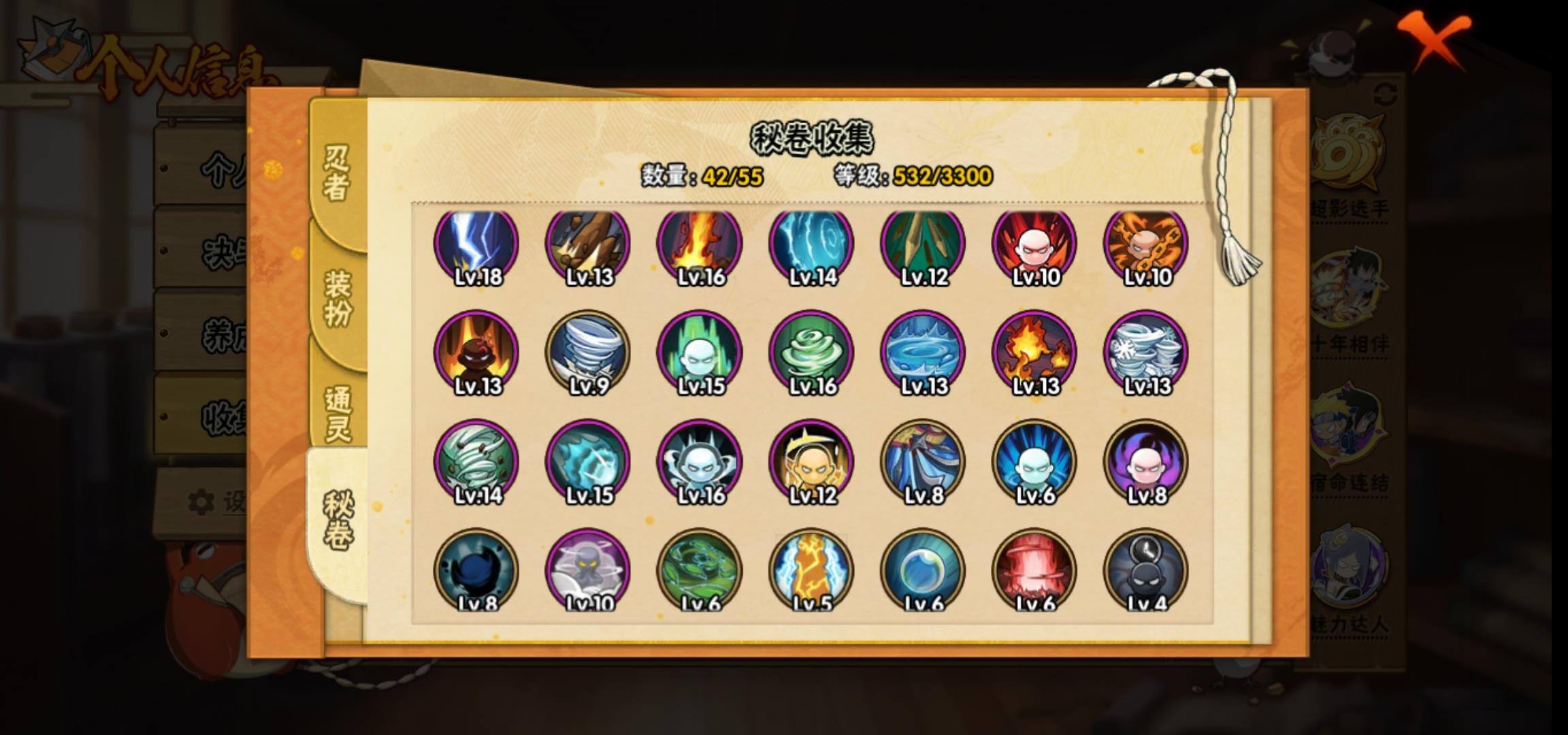
Task: Select the Lv.16 fire pillar scroll
Action: [x=700, y=245]
